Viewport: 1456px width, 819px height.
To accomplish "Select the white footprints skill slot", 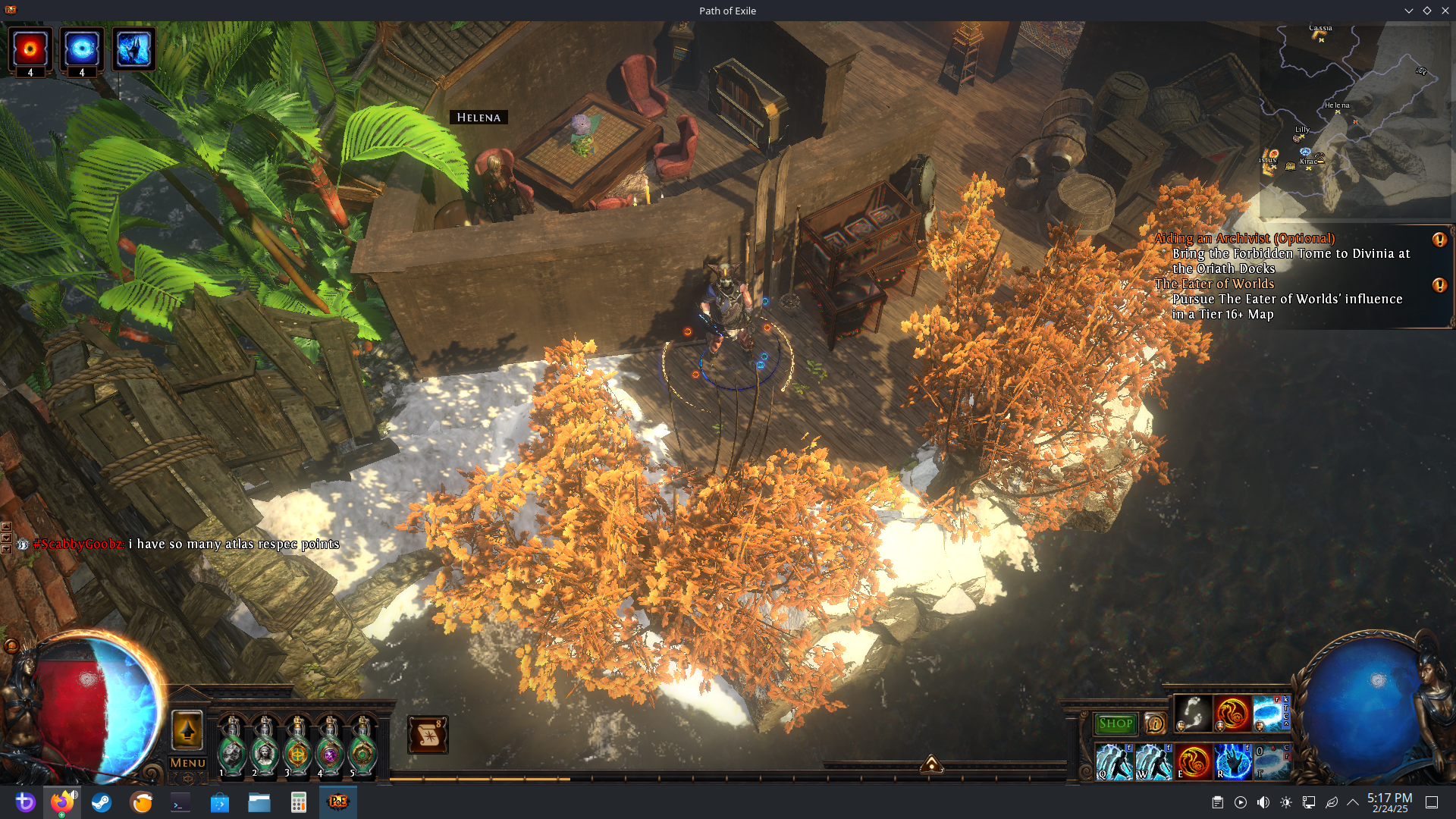I will 1193,714.
